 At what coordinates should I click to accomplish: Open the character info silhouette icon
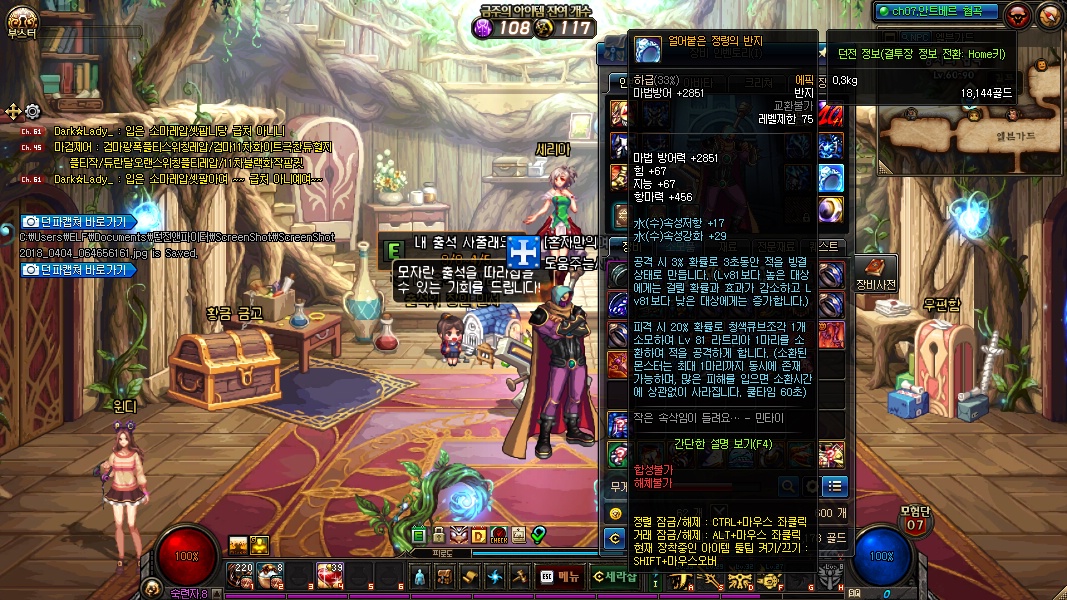tap(419, 577)
